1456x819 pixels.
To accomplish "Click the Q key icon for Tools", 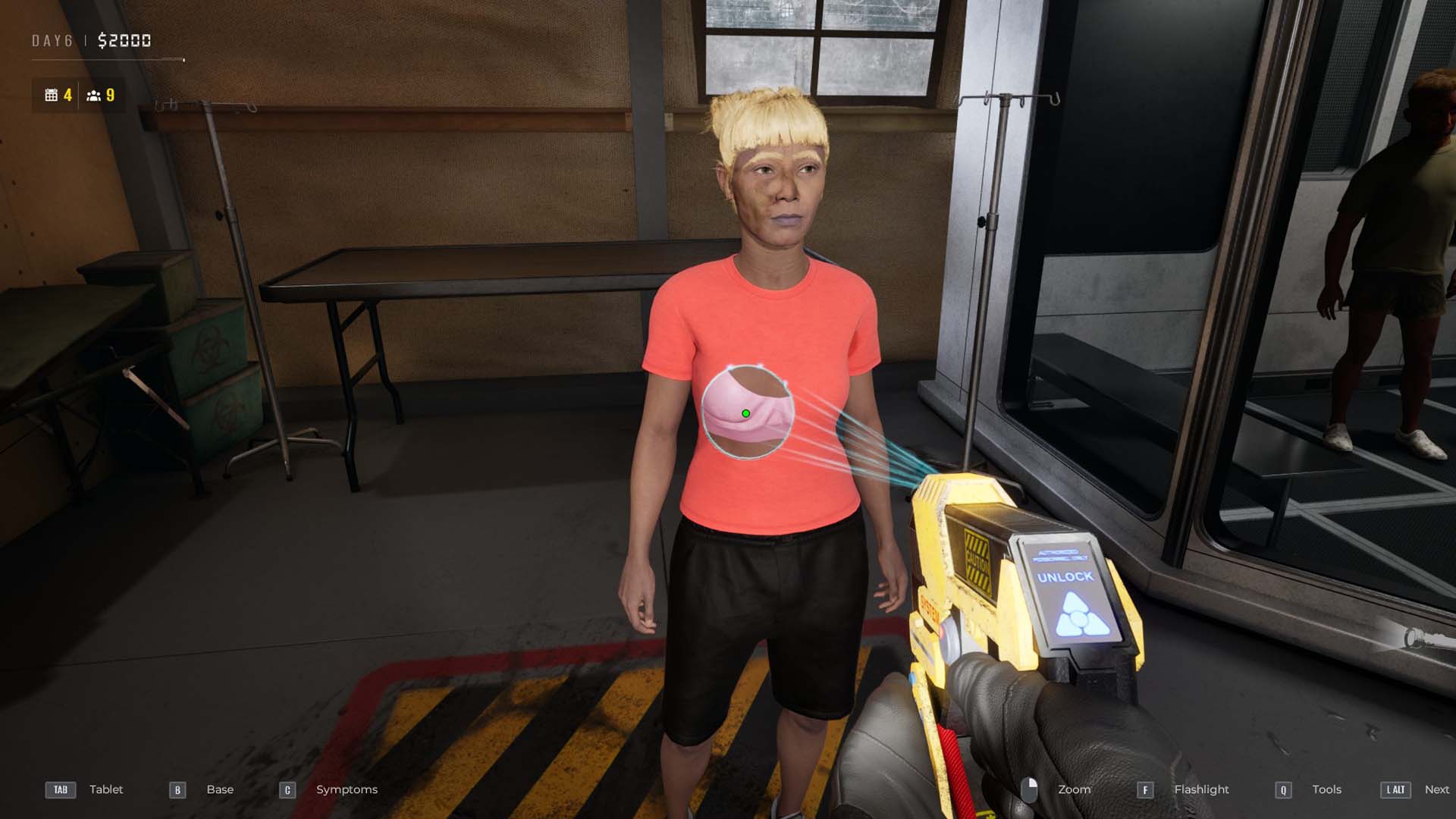I will point(1283,789).
